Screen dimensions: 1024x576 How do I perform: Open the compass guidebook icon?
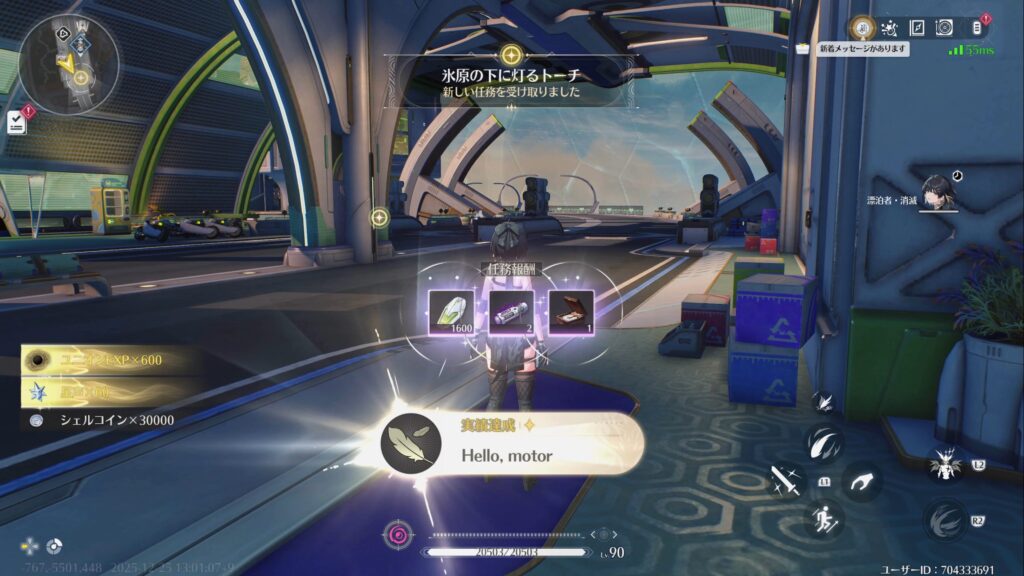point(917,28)
